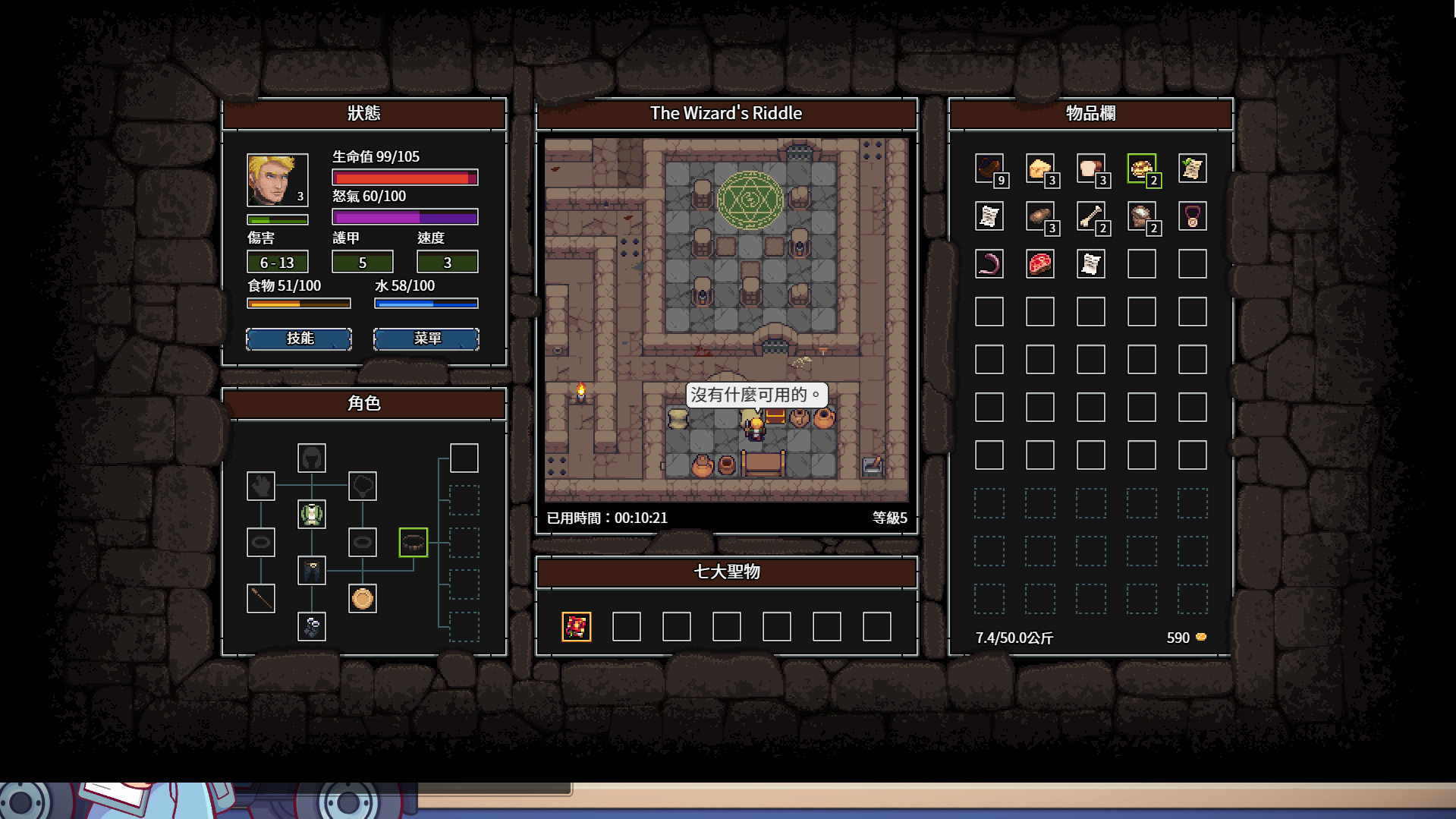Click the equipped round shield slot
The image size is (1456, 819).
(362, 598)
